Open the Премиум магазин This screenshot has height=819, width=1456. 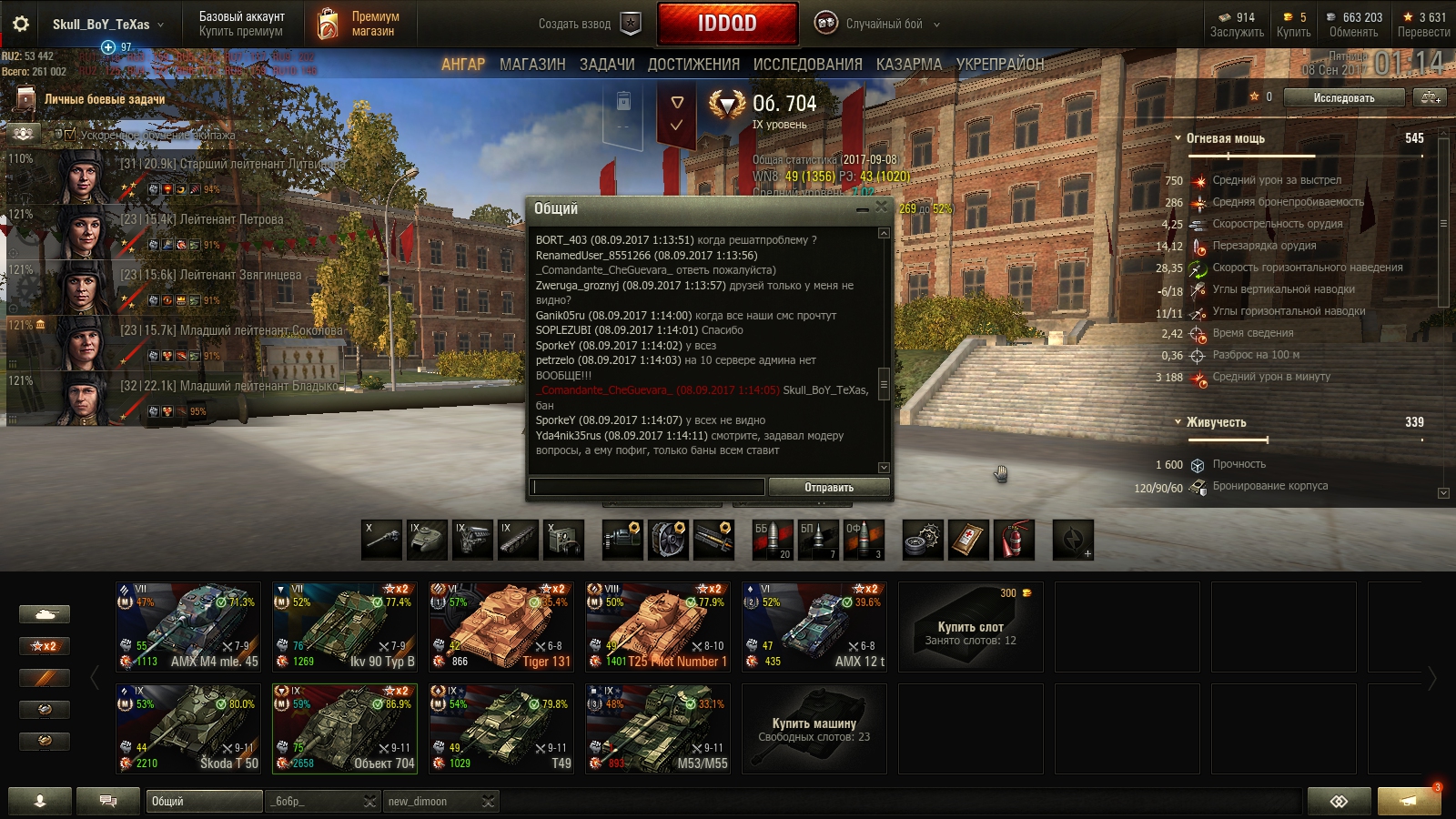coord(359,24)
